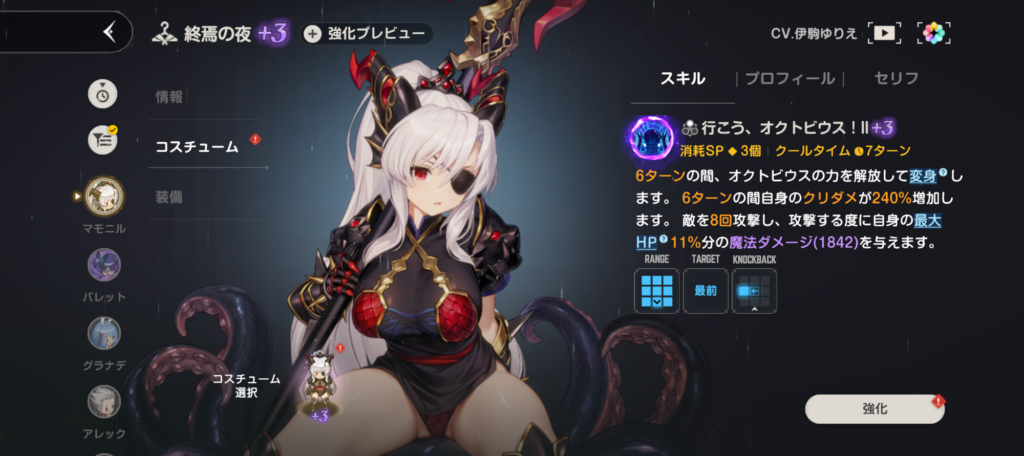
Task: Switch to the セリフ tab
Action: pyautogui.click(x=895, y=78)
